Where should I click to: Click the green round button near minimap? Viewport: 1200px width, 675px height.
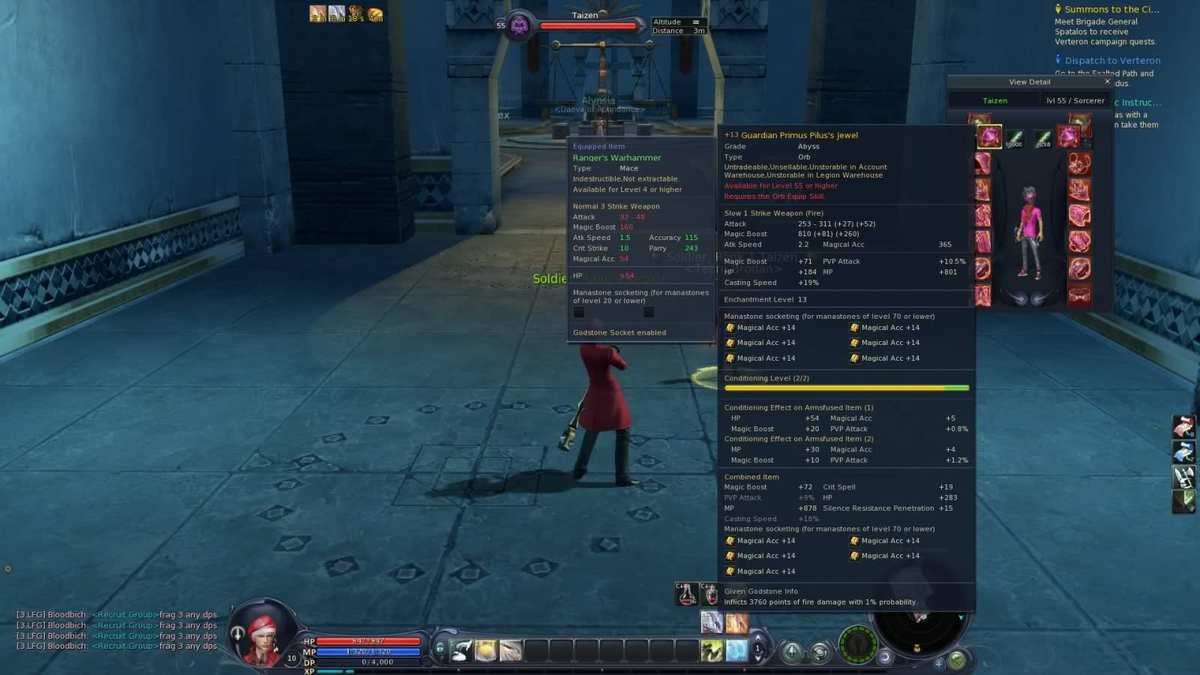pos(957,659)
